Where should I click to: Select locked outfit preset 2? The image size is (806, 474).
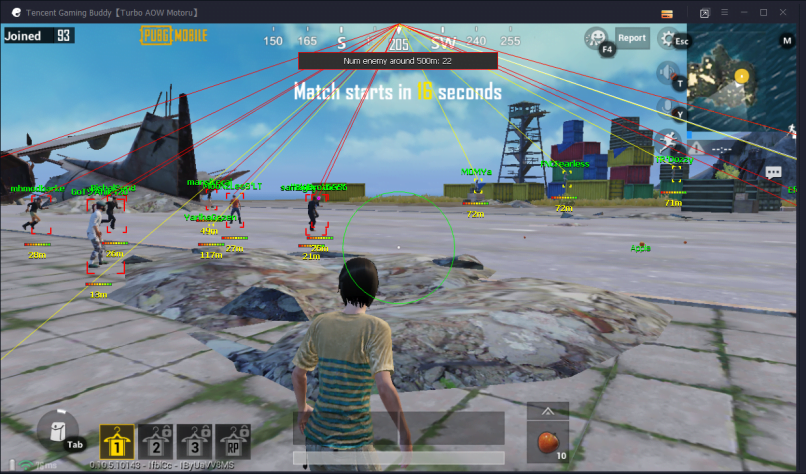click(x=156, y=440)
